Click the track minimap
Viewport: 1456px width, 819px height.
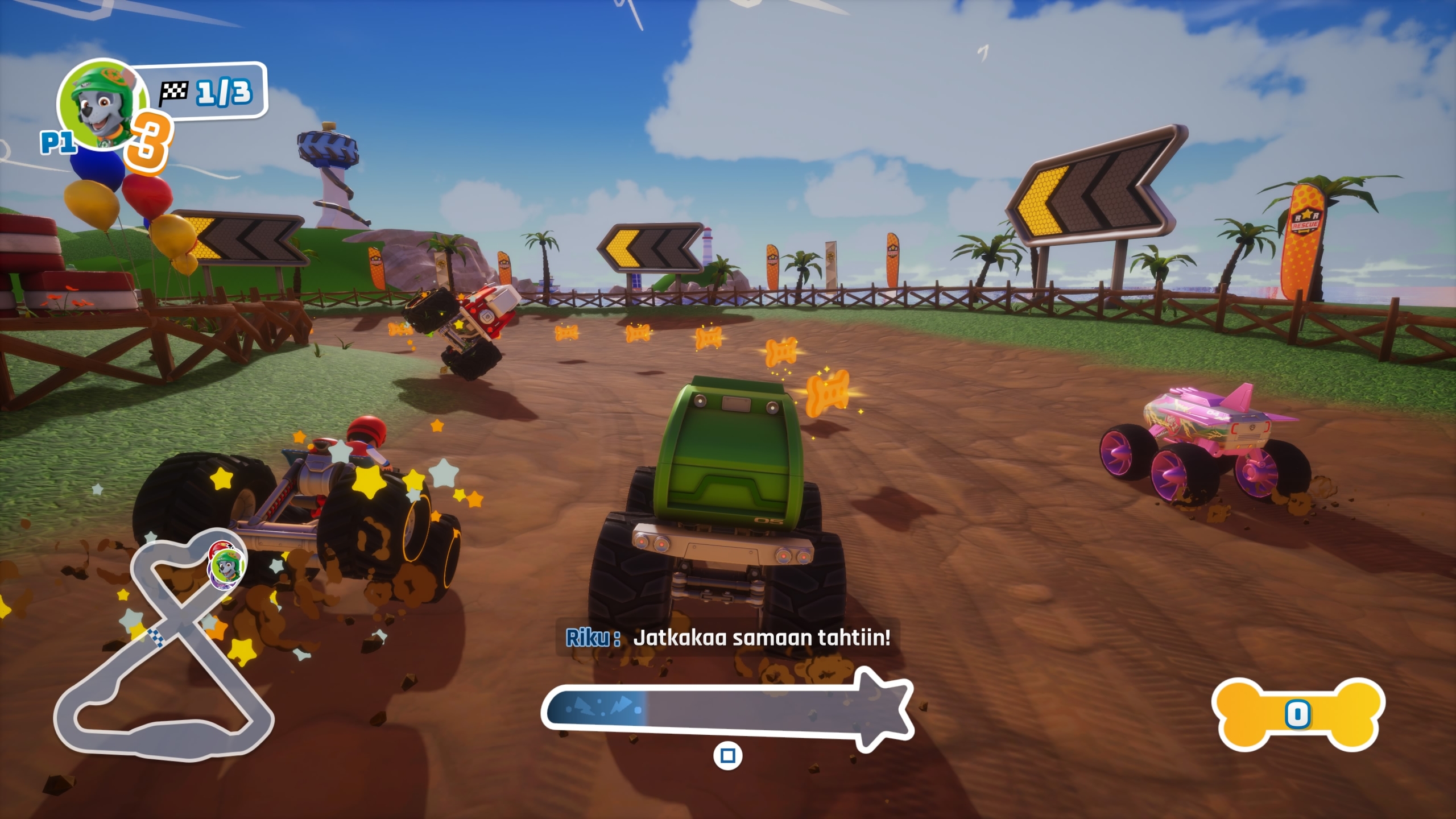pos(165,648)
